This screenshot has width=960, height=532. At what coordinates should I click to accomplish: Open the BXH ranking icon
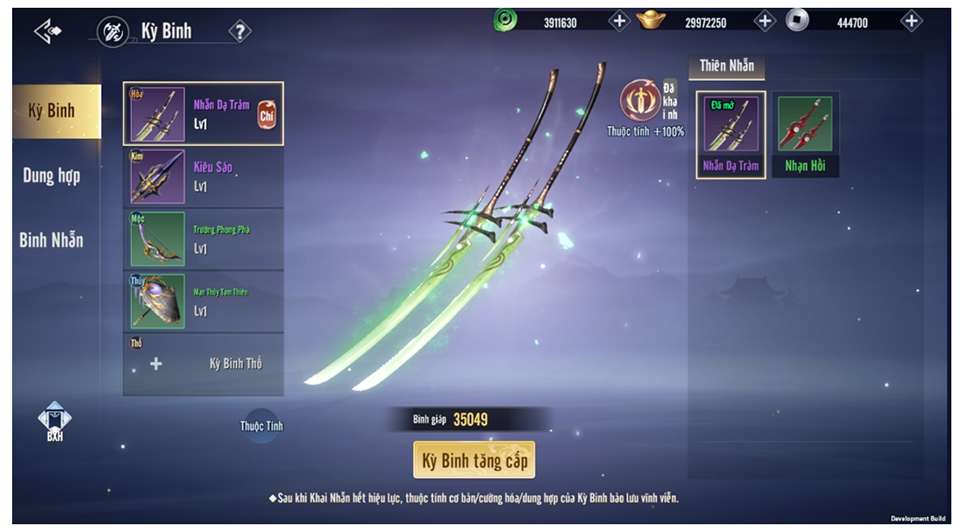point(54,421)
